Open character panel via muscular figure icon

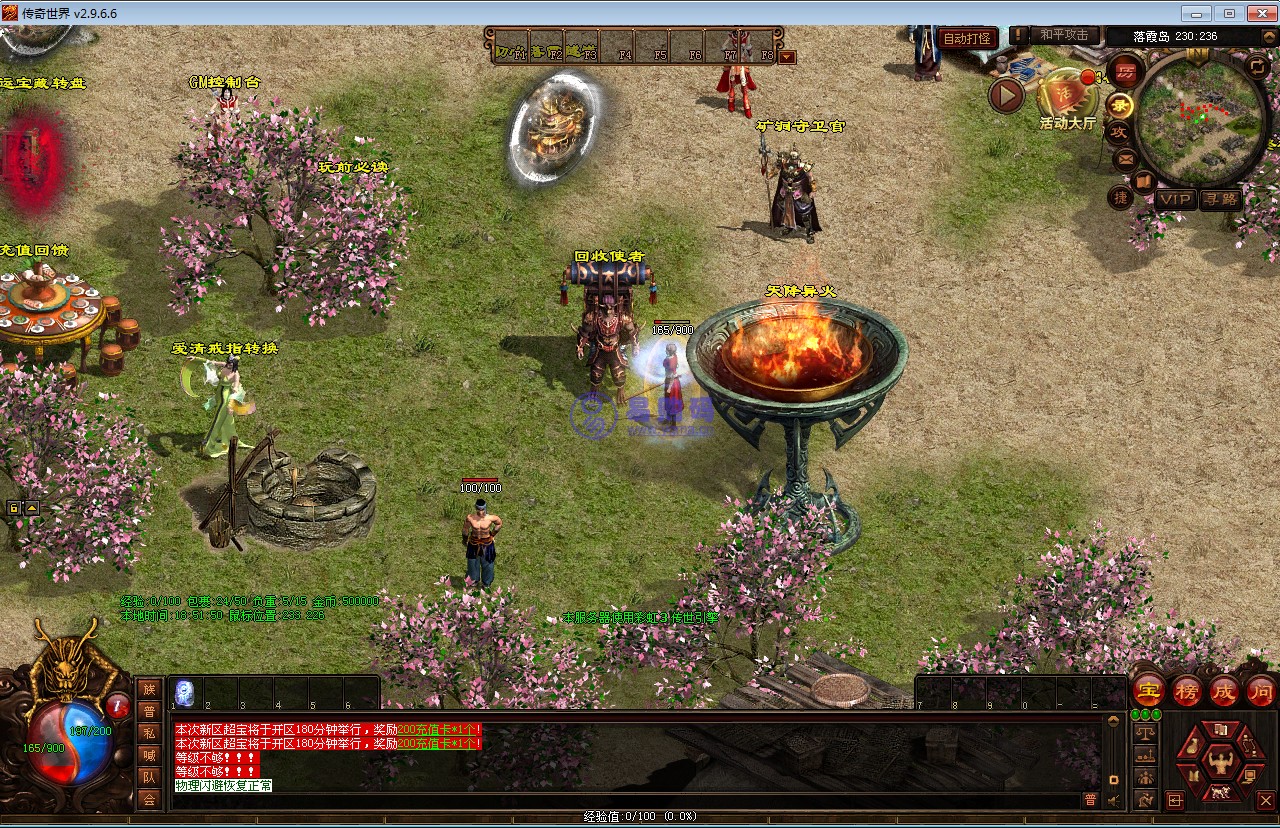click(x=1219, y=763)
